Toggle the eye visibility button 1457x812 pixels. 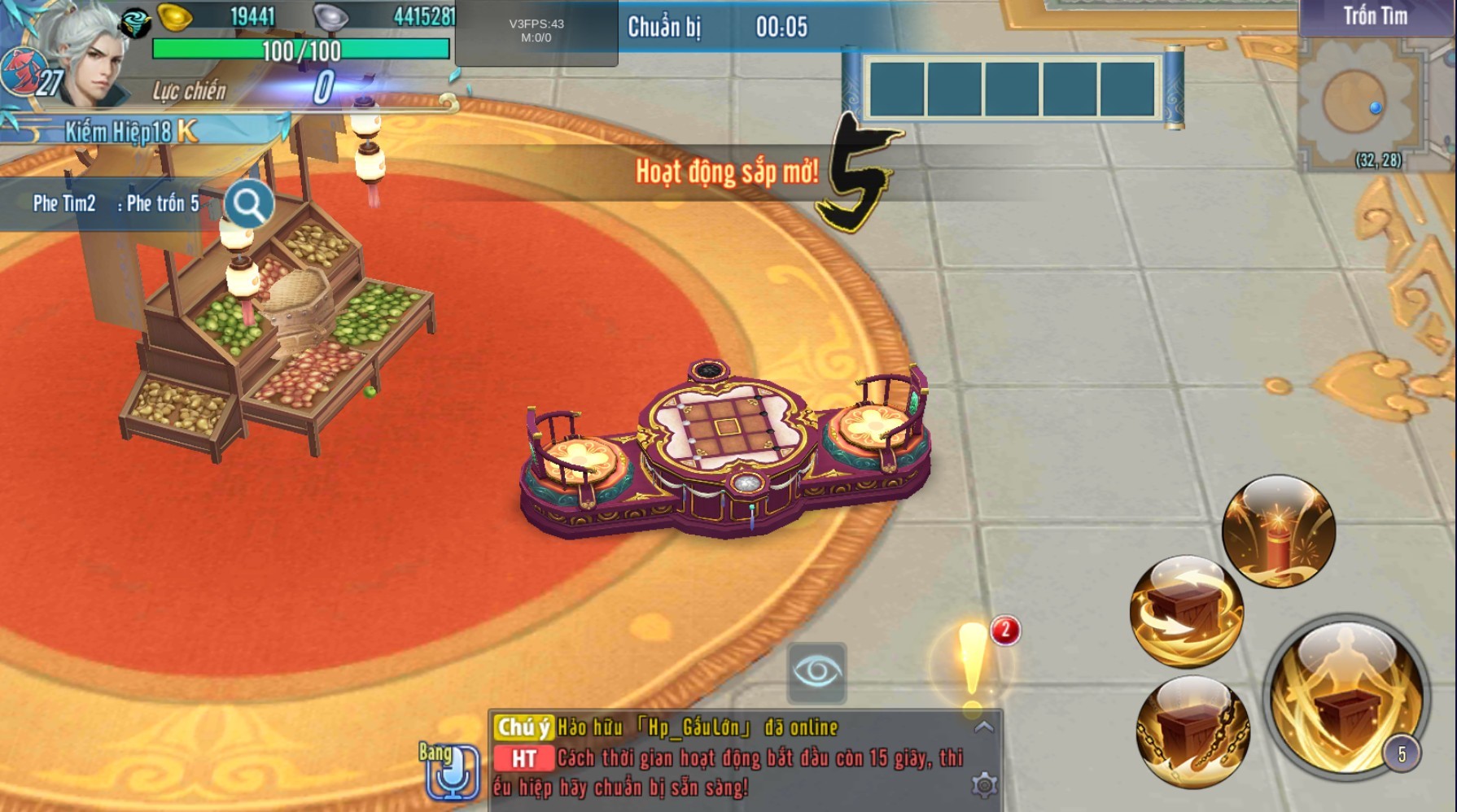click(x=816, y=673)
